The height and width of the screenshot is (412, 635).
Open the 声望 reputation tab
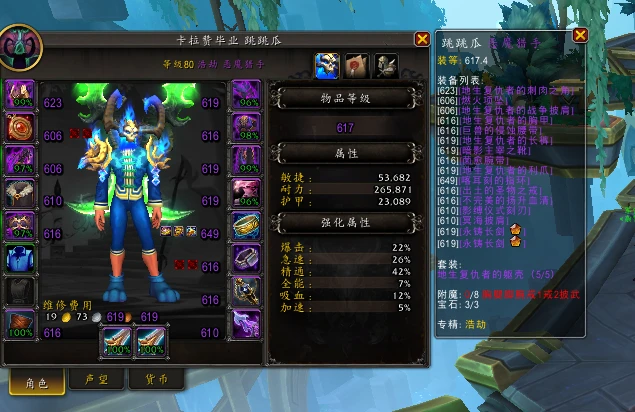[97, 380]
